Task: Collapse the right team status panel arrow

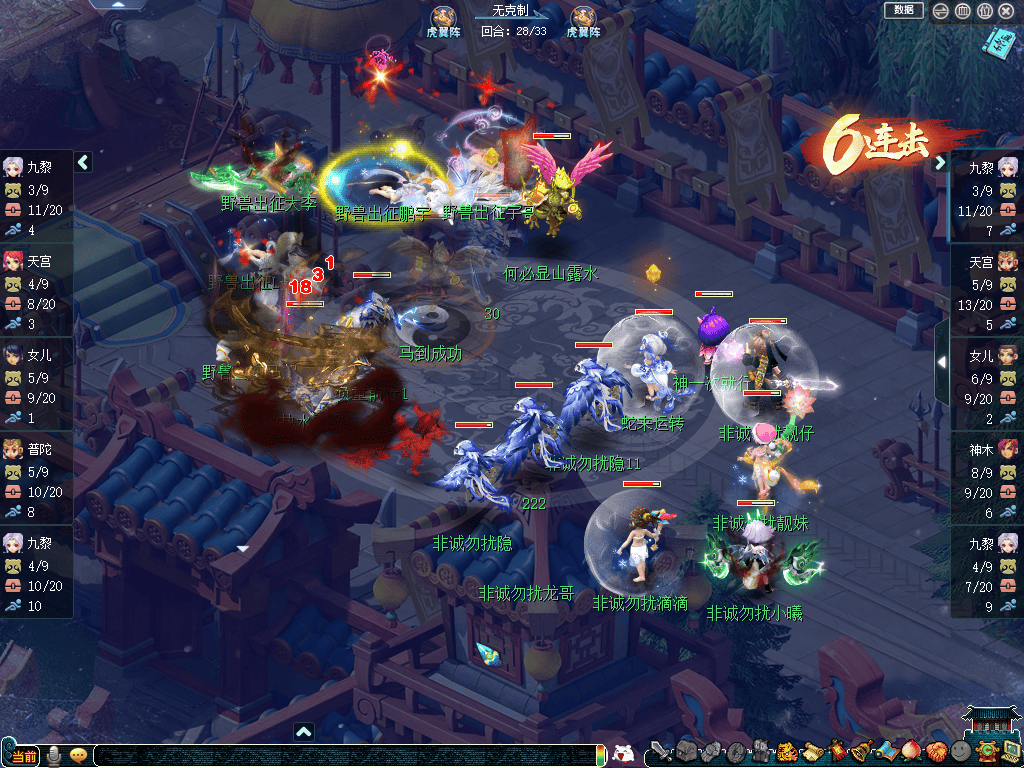Action: (940, 163)
